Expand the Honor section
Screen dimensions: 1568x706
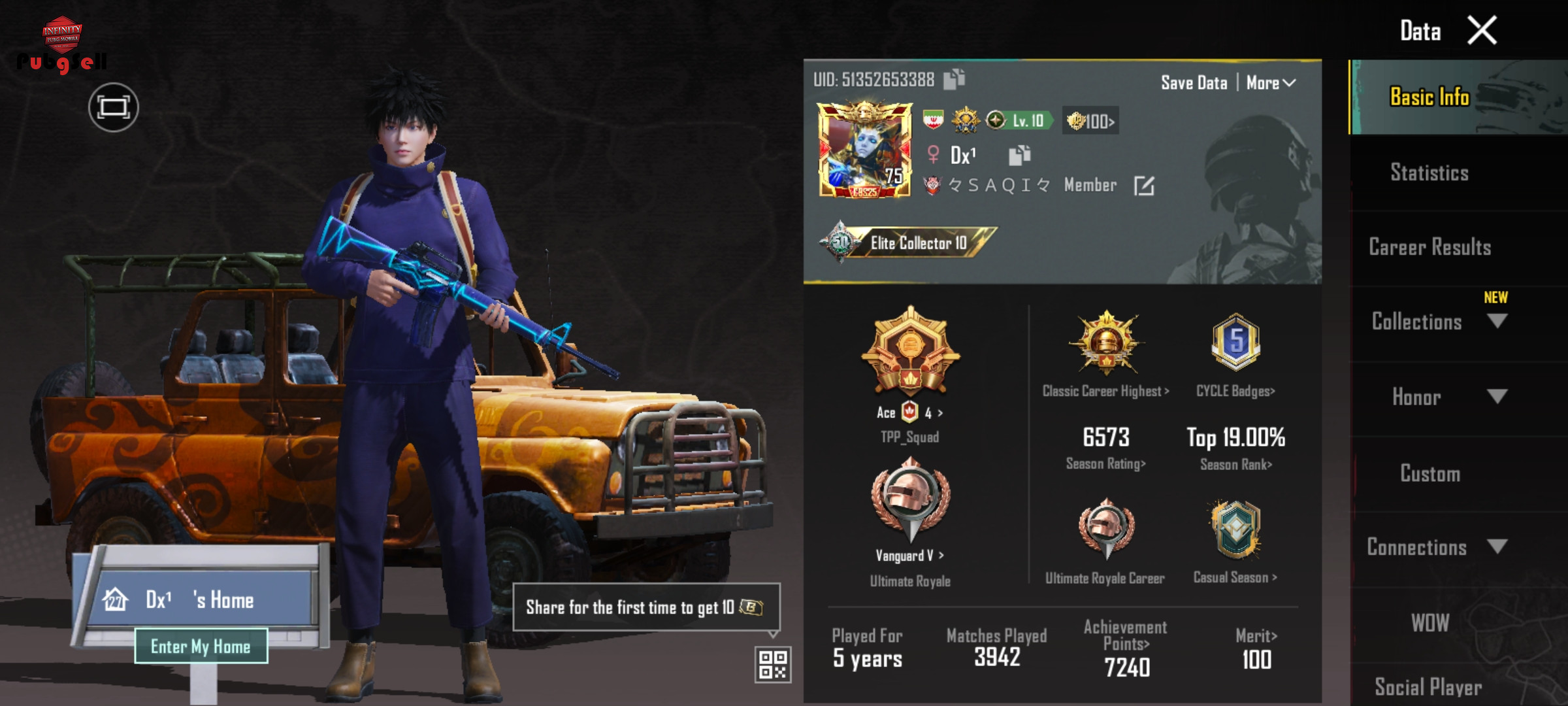click(x=1495, y=397)
